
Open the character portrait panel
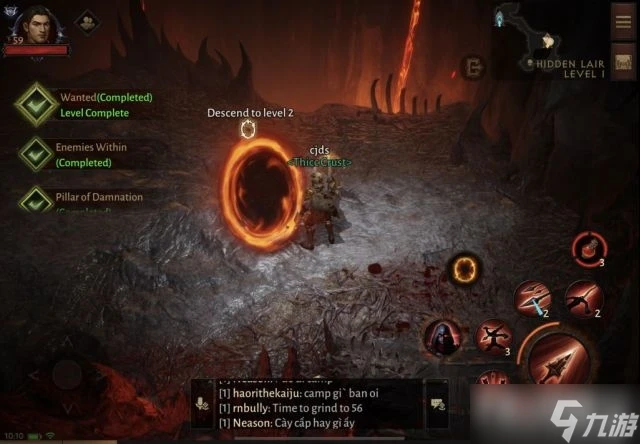click(x=38, y=25)
